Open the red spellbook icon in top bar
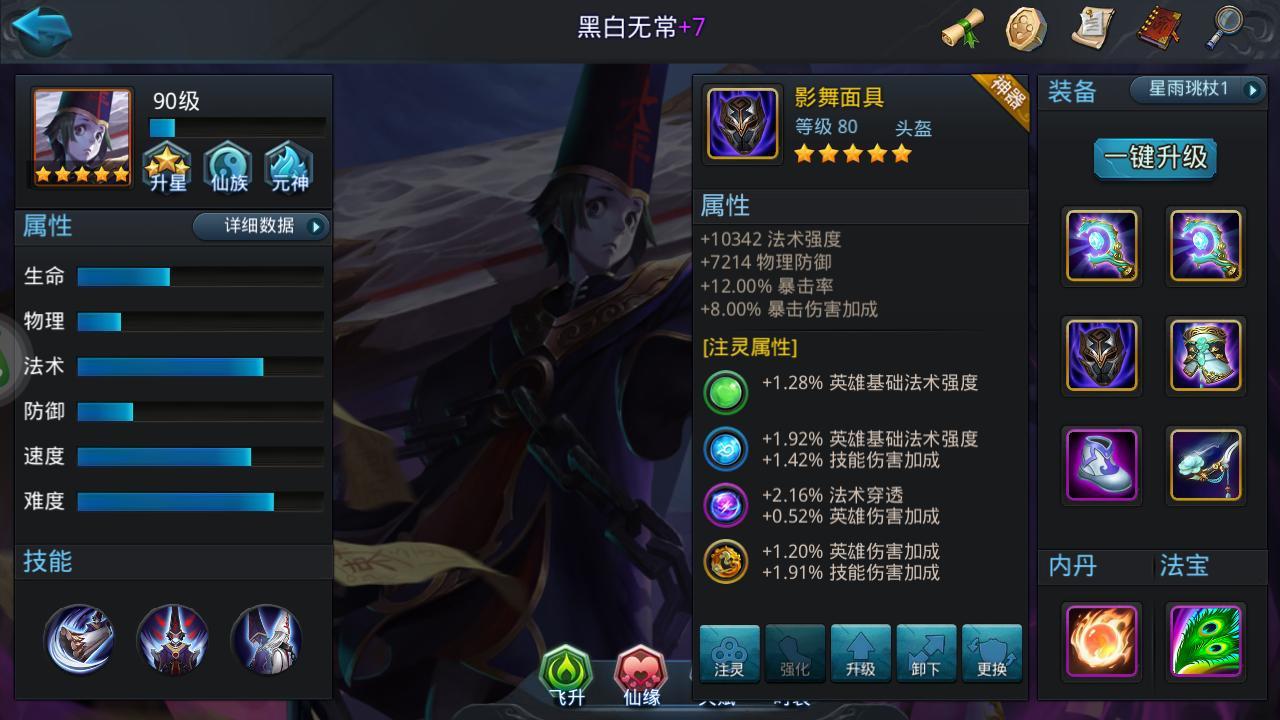 coord(1159,28)
